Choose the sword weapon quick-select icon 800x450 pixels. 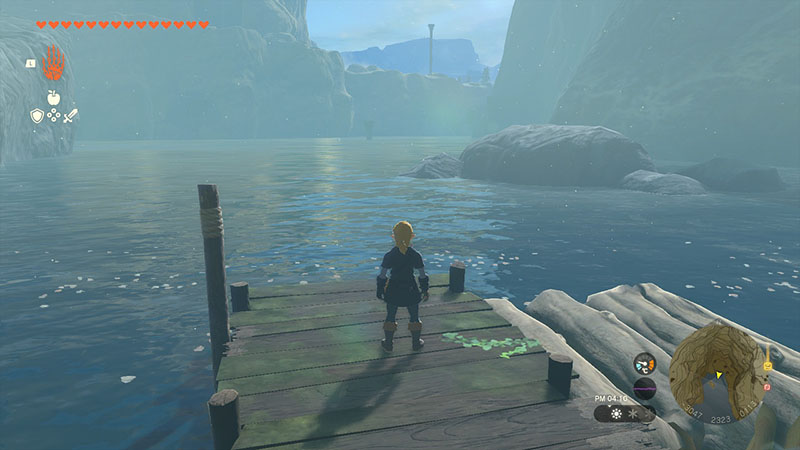pos(70,116)
